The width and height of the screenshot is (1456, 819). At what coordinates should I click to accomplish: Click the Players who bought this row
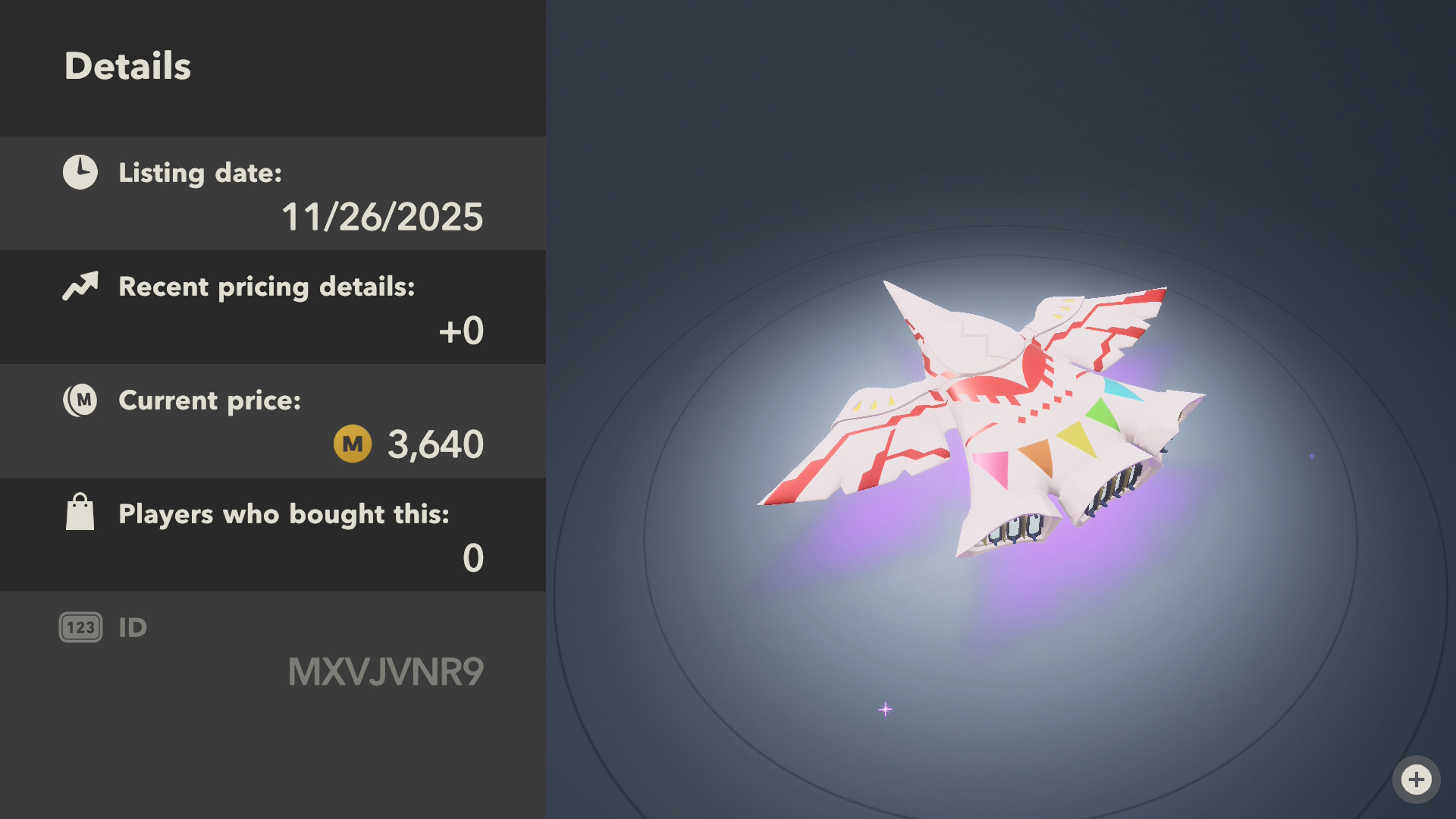(273, 535)
